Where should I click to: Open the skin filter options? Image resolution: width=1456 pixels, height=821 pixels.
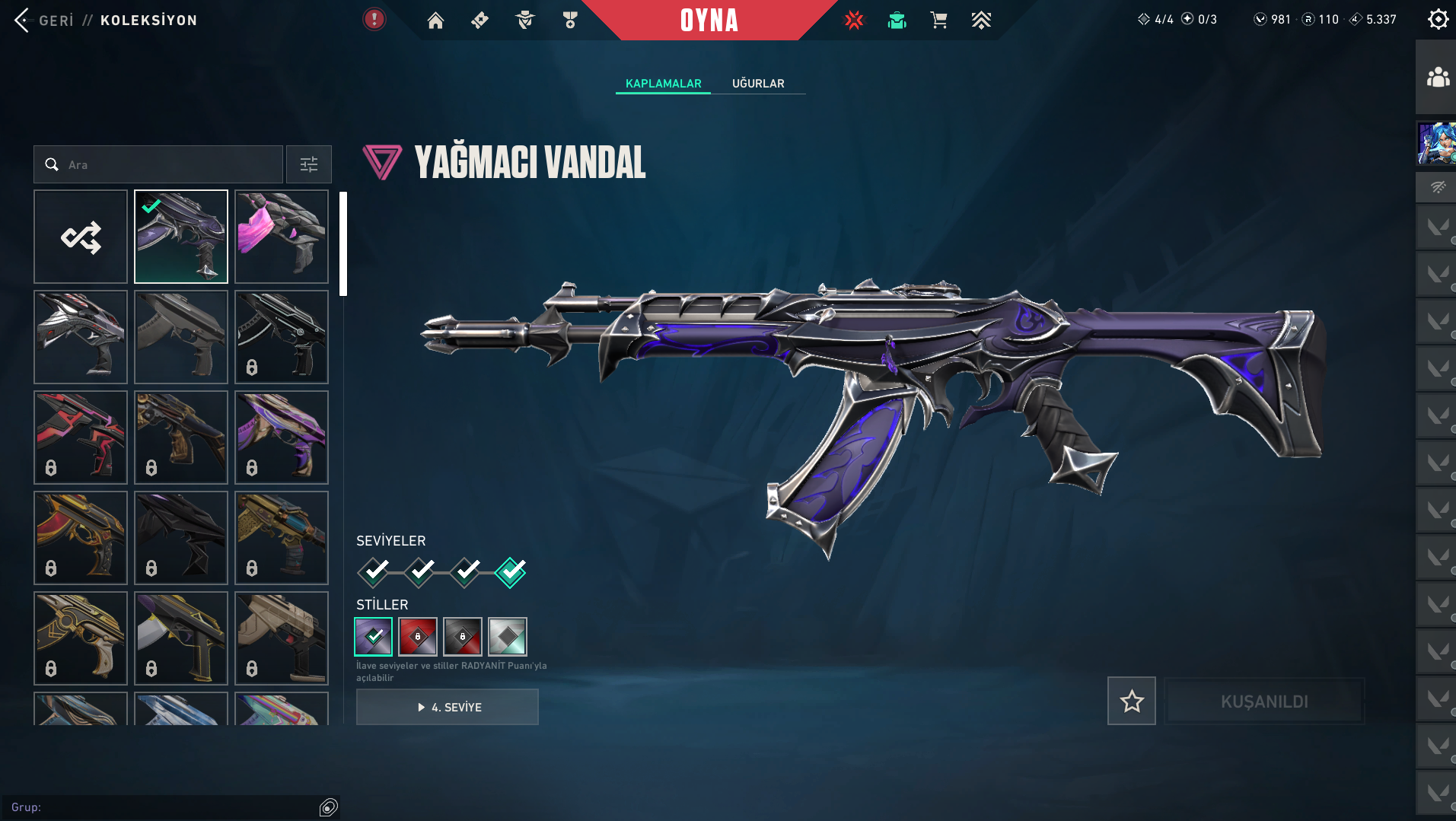[308, 164]
